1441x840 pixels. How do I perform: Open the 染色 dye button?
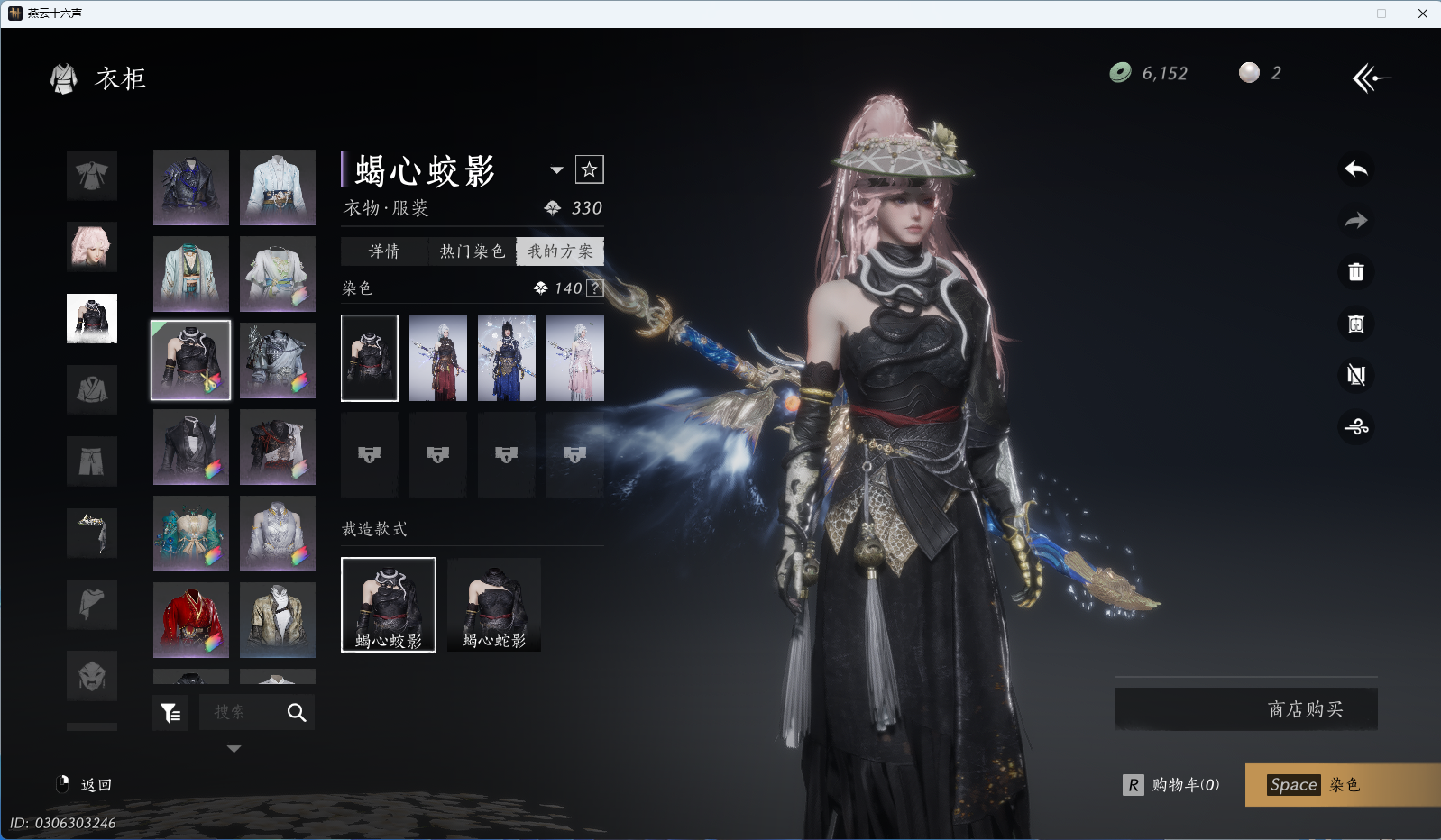pos(1342,785)
